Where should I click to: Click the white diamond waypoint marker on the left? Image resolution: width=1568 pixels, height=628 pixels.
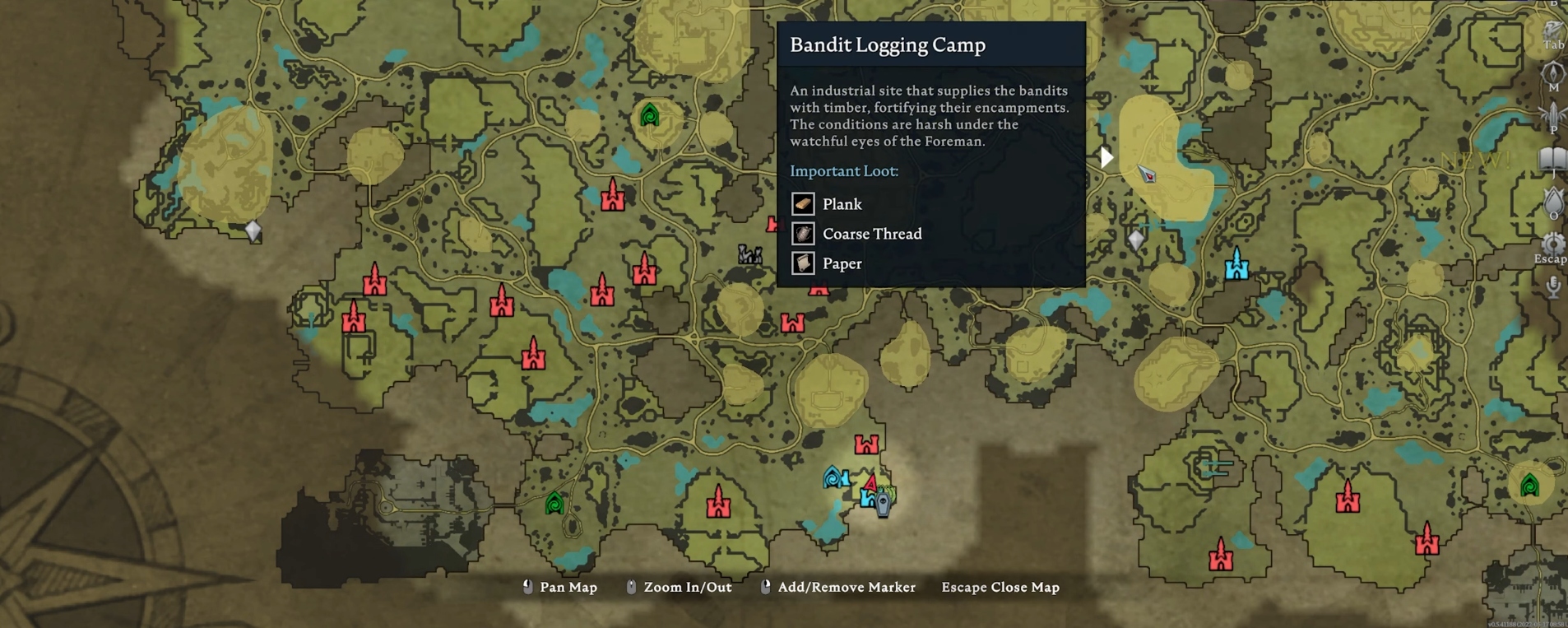[253, 230]
